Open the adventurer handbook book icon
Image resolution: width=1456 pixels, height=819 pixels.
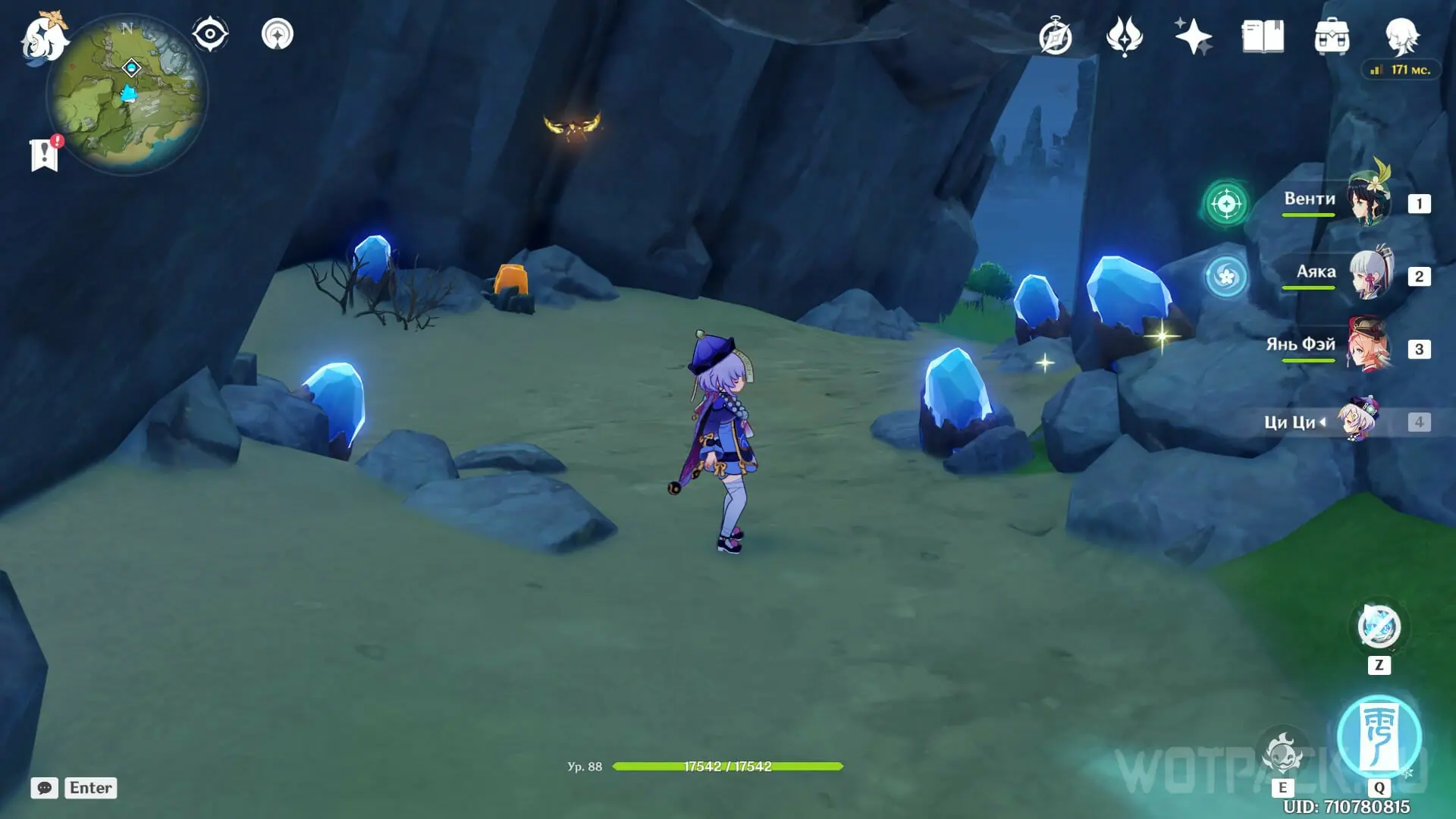(x=1263, y=37)
